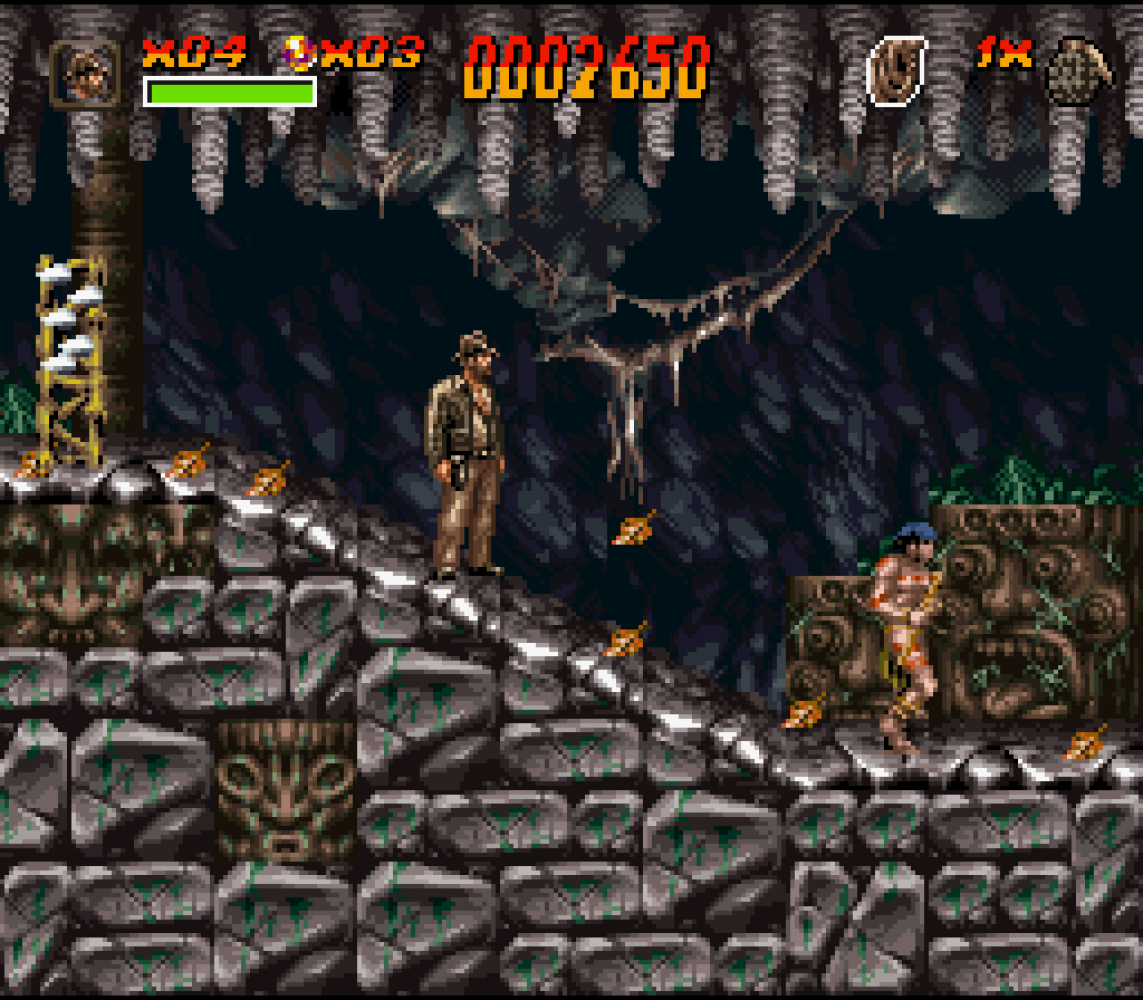Image resolution: width=1143 pixels, height=1000 pixels.
Task: Click the Indiana Jones portrait icon
Action: pyautogui.click(x=85, y=72)
